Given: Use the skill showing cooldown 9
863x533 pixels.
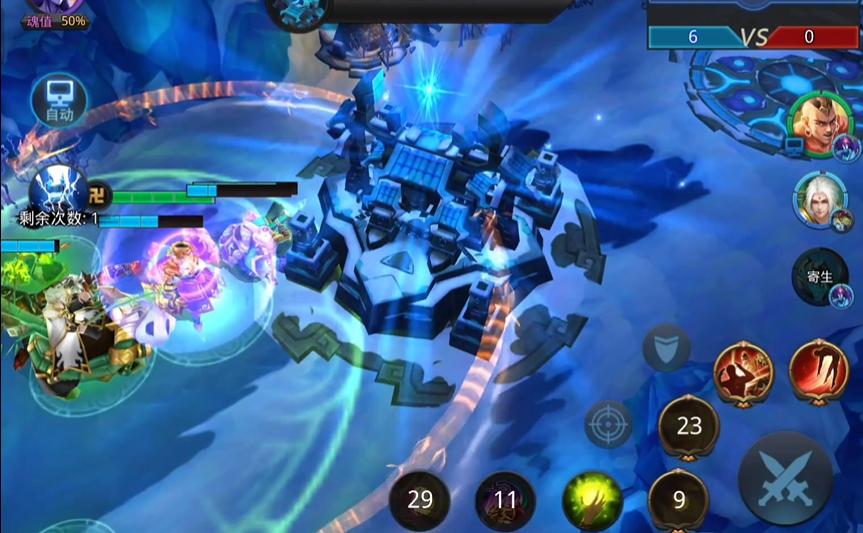Looking at the screenshot, I should click(679, 499).
